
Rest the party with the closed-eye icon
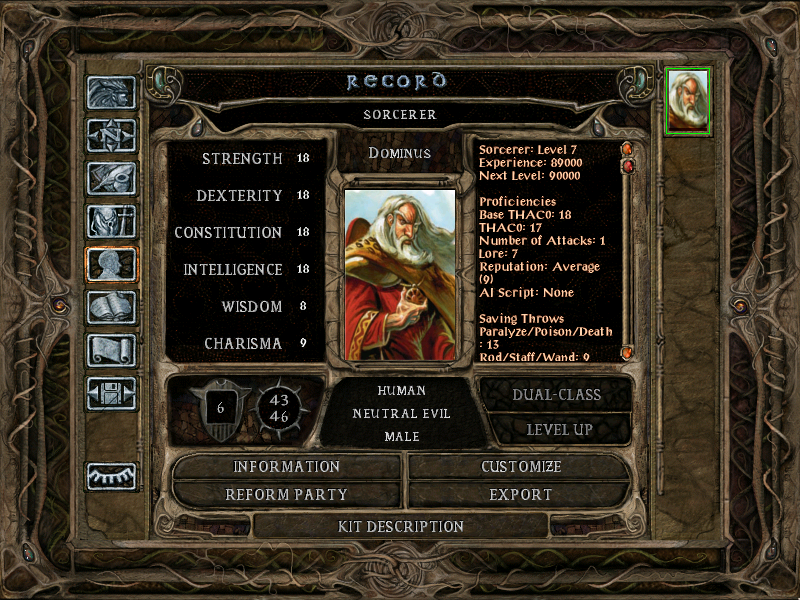(x=111, y=476)
